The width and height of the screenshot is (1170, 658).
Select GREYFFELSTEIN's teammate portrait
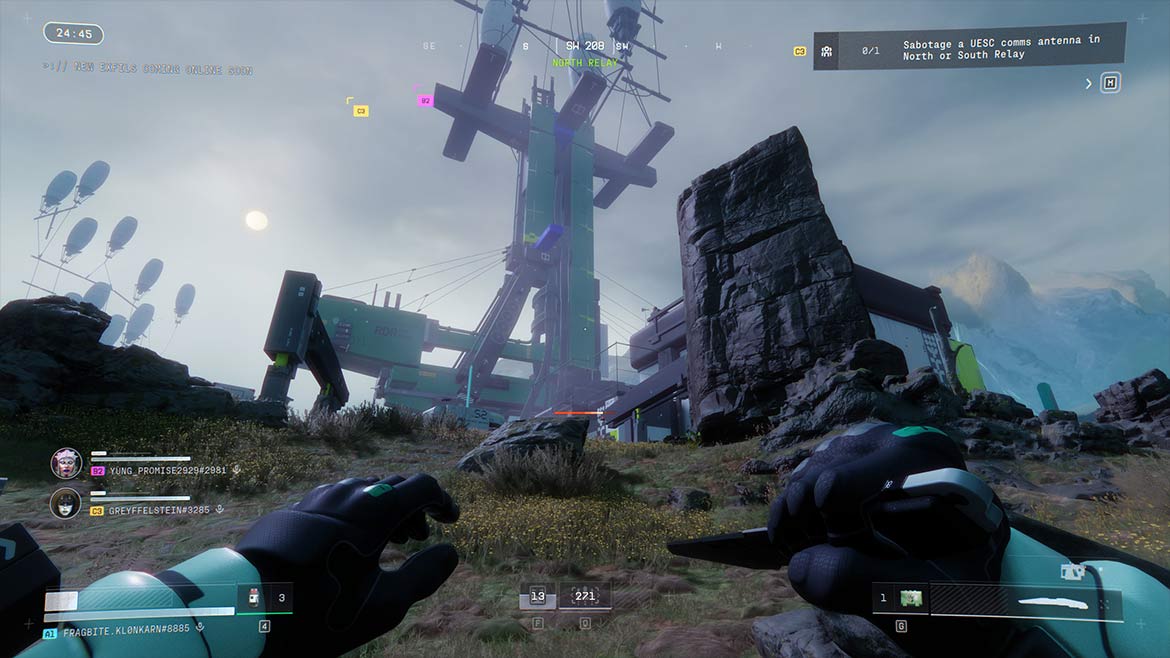(x=66, y=502)
